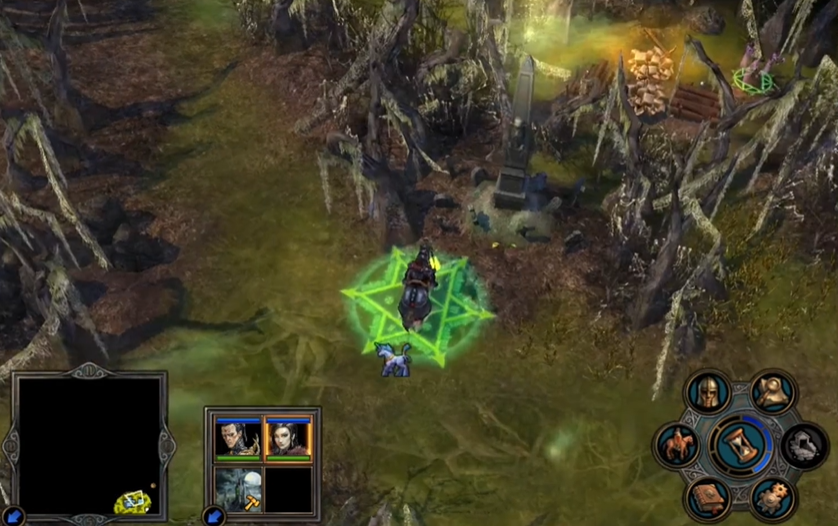Open the hero screen via helmet icon
The height and width of the screenshot is (526, 838).
pyautogui.click(x=708, y=391)
